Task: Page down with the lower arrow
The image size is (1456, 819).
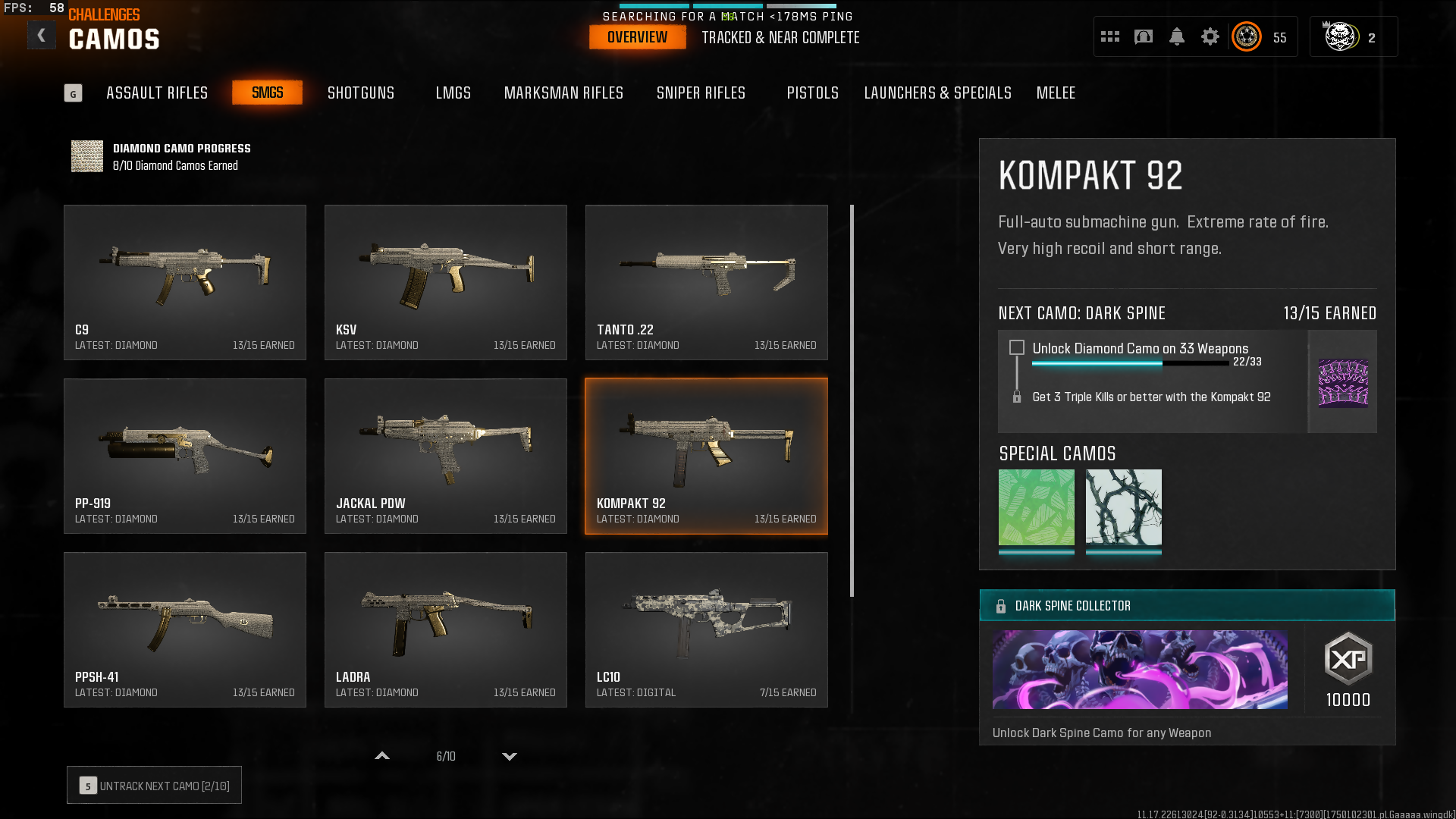Action: tap(510, 756)
